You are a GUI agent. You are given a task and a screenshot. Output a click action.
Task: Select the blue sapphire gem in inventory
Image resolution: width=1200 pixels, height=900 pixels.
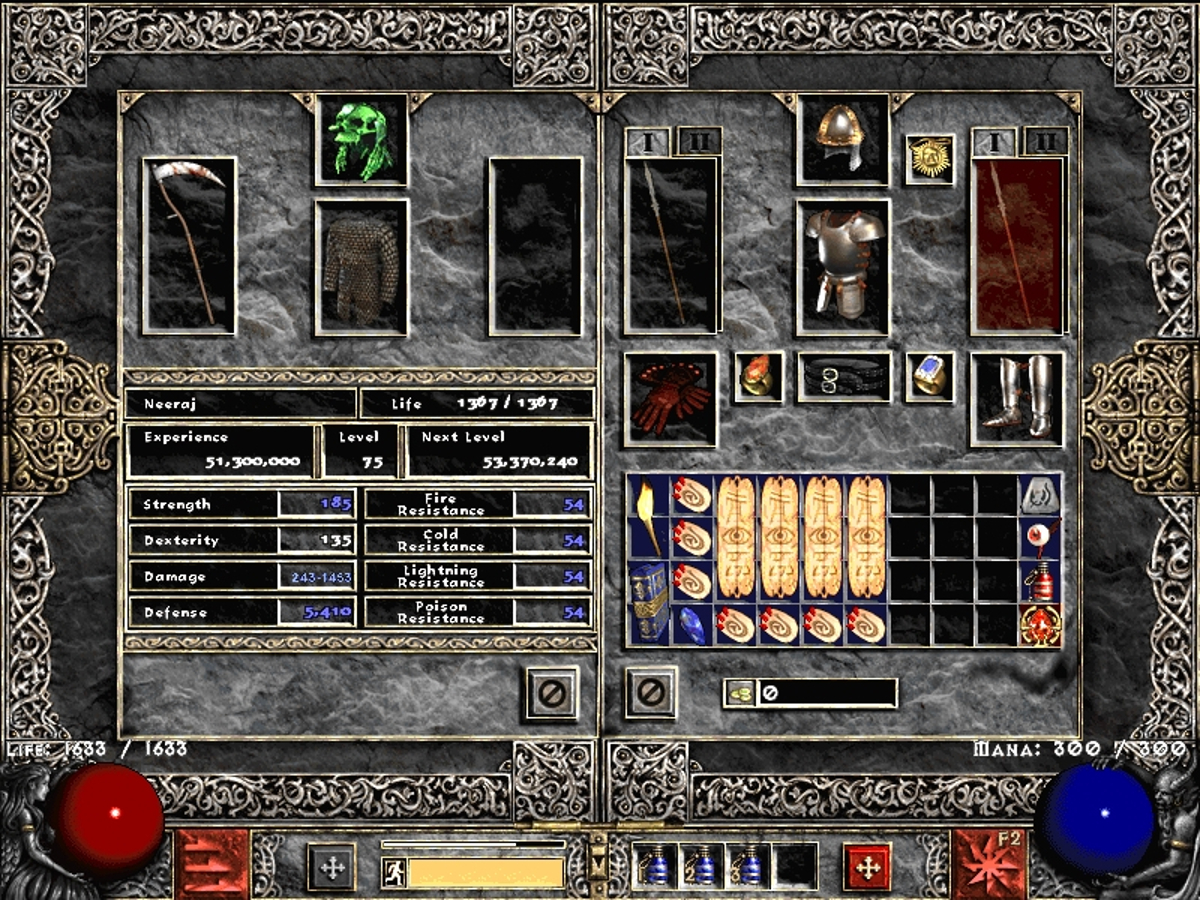[692, 626]
